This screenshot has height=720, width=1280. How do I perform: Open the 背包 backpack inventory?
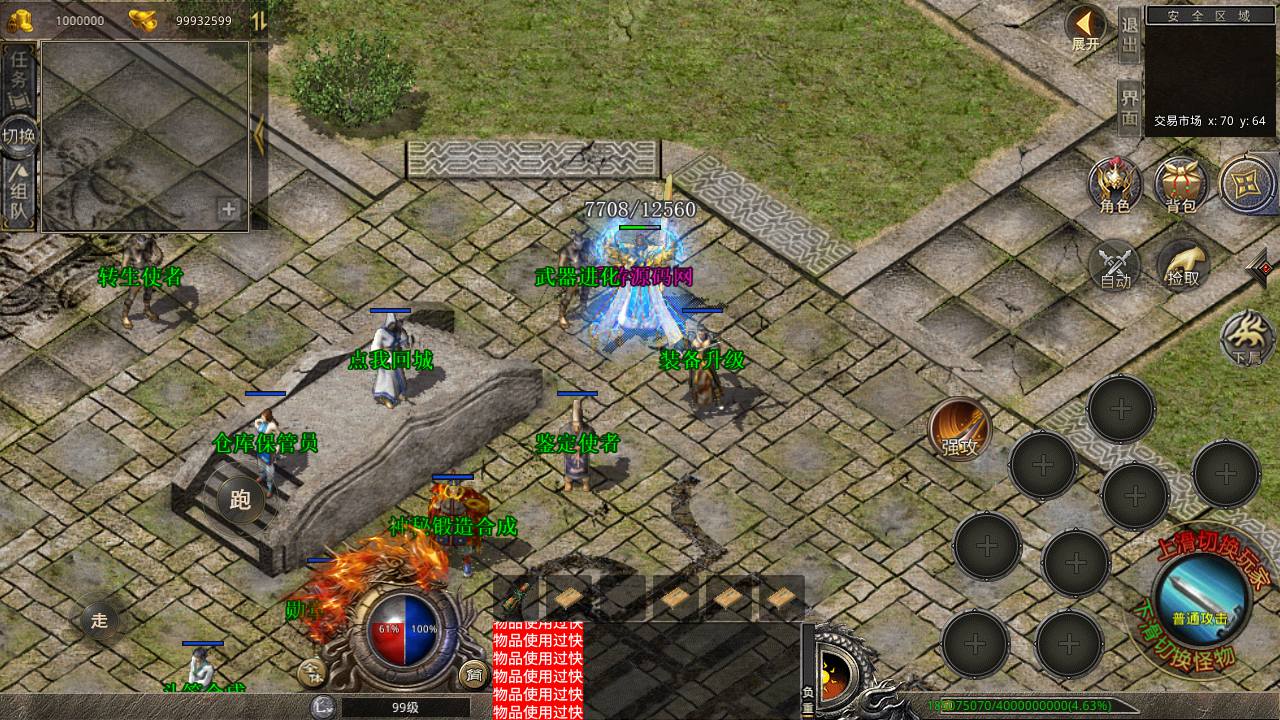click(1181, 185)
